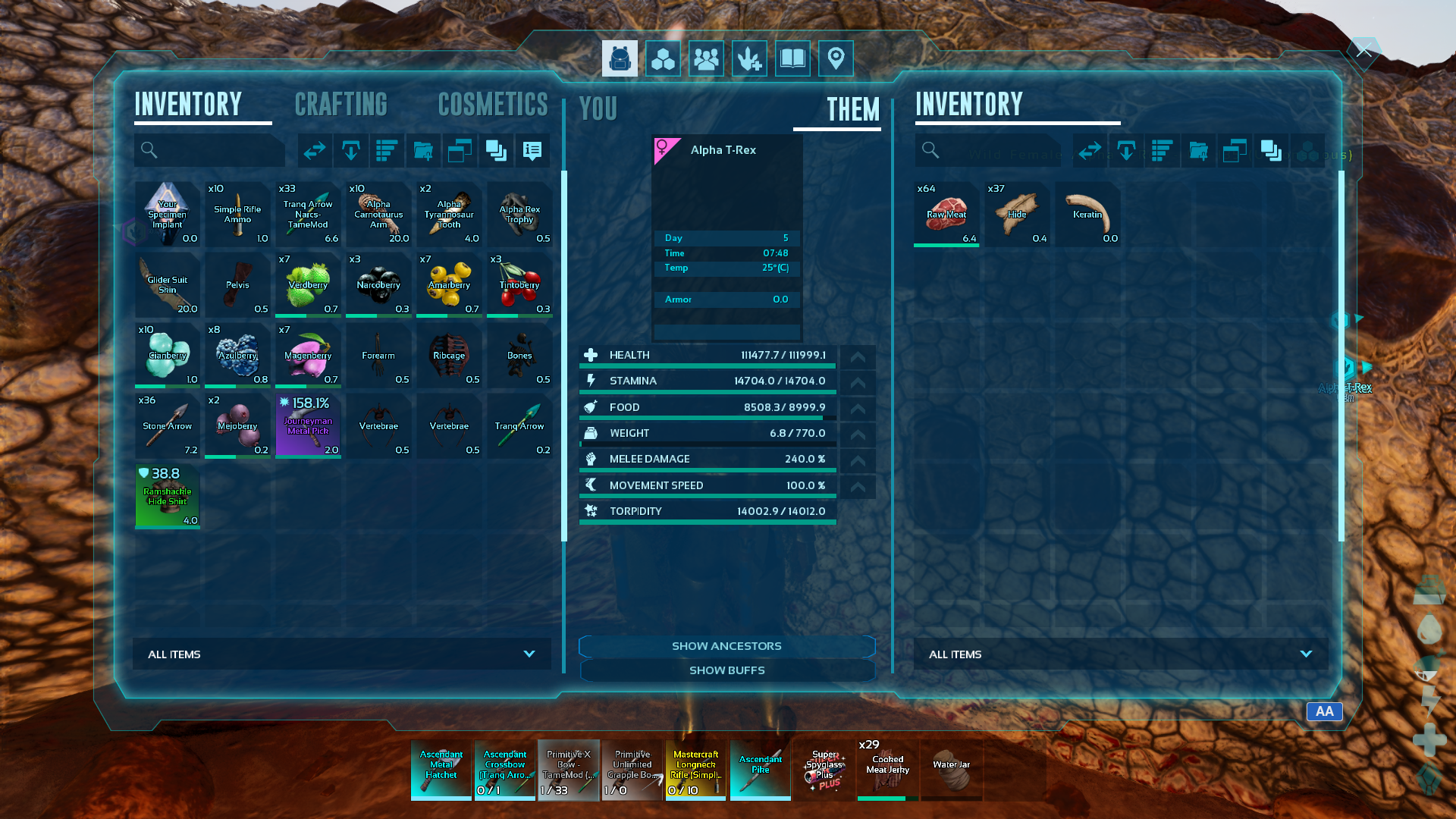
Task: Select the Ascendant Metal Hatchet hotbar slot
Action: click(441, 770)
